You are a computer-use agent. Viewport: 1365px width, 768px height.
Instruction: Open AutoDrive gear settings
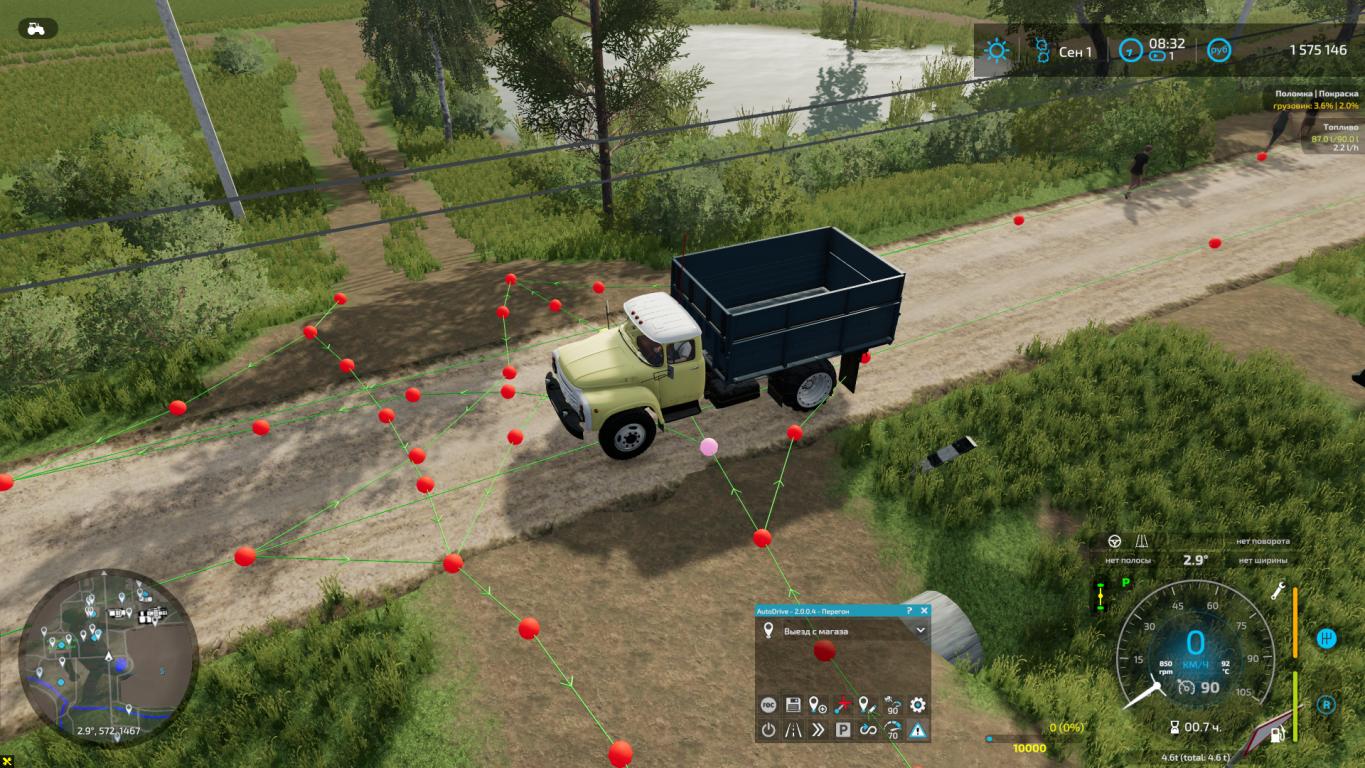tap(917, 705)
